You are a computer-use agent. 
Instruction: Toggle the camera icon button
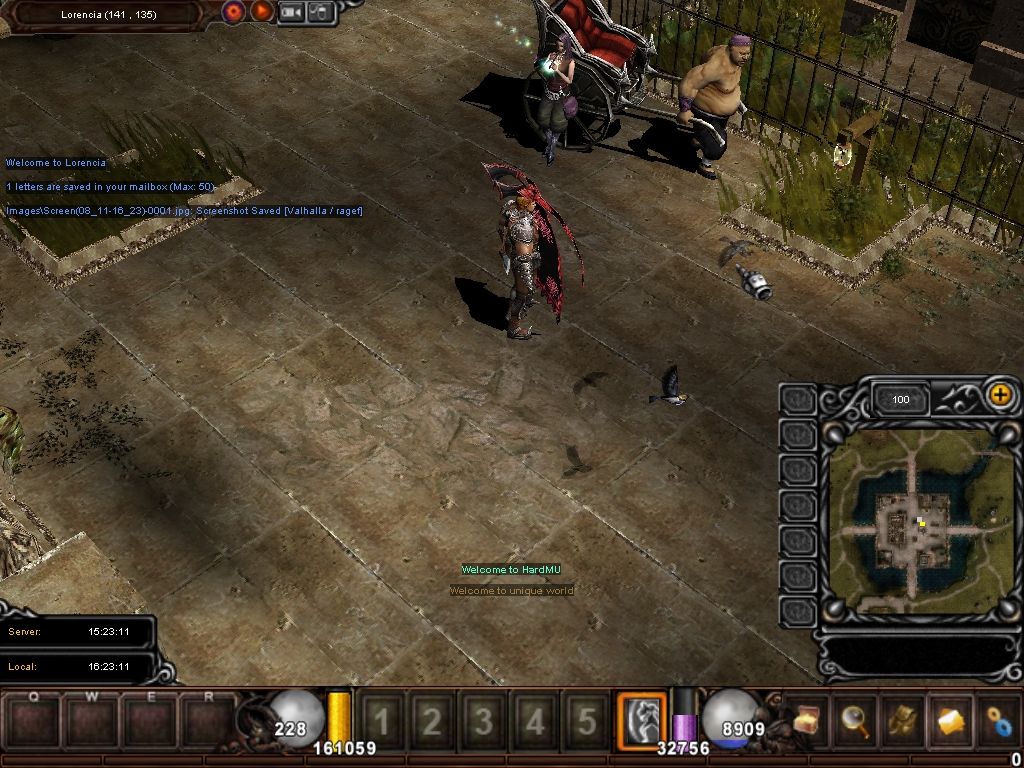291,12
